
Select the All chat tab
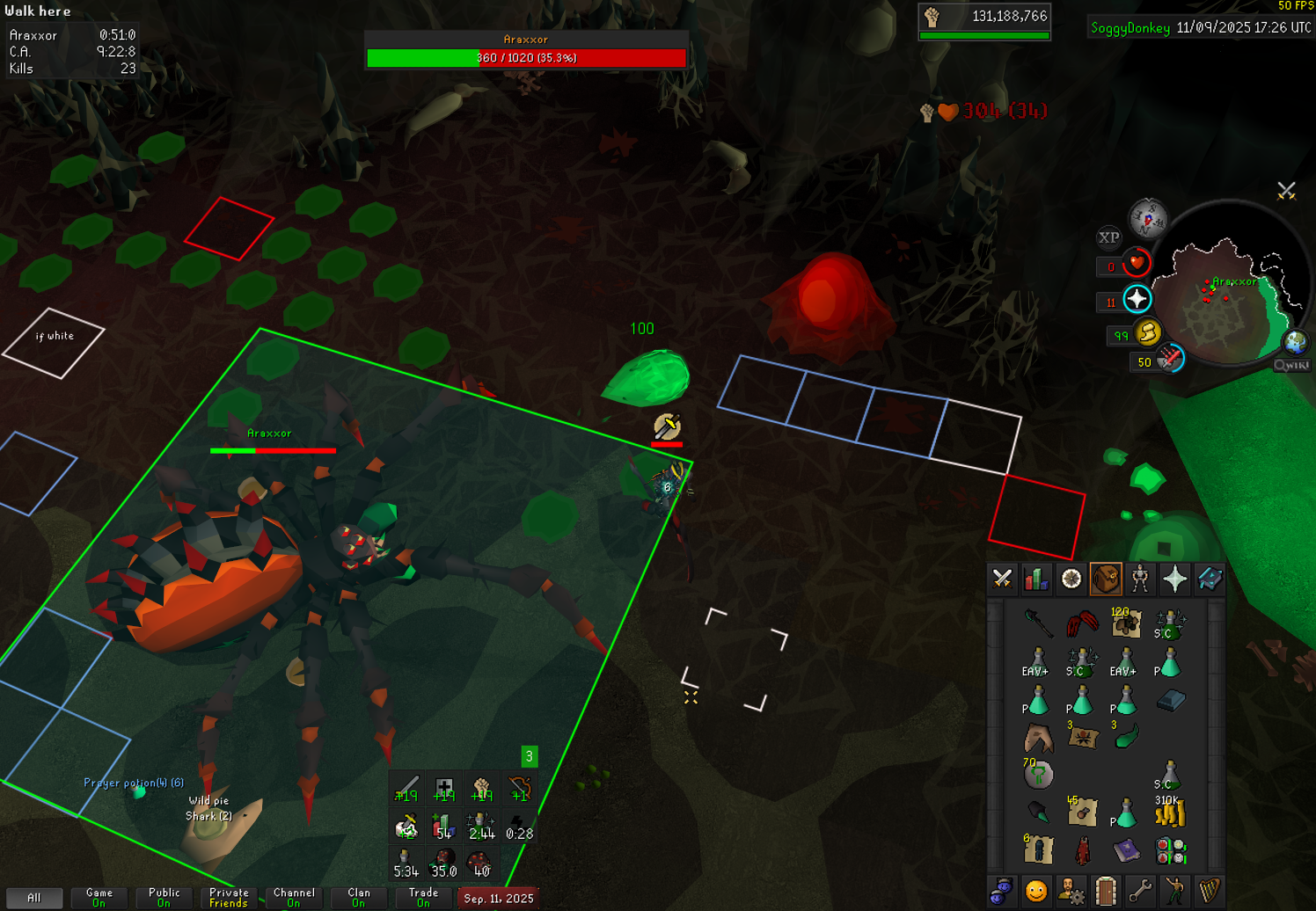pos(33,898)
